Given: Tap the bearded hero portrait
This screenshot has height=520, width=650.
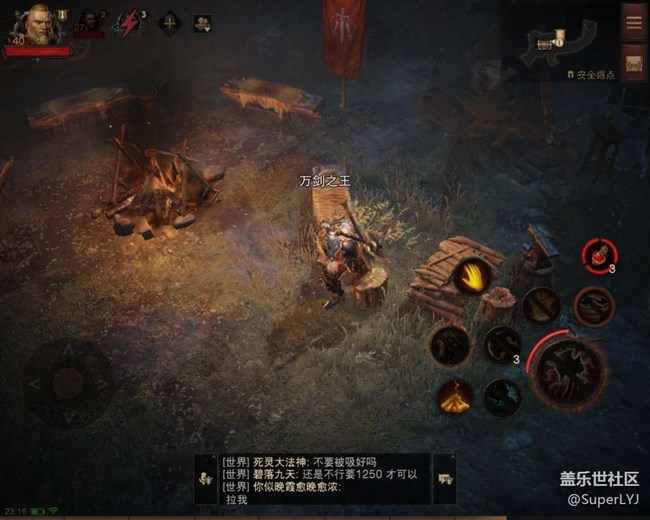Looking at the screenshot, I should coord(40,24).
